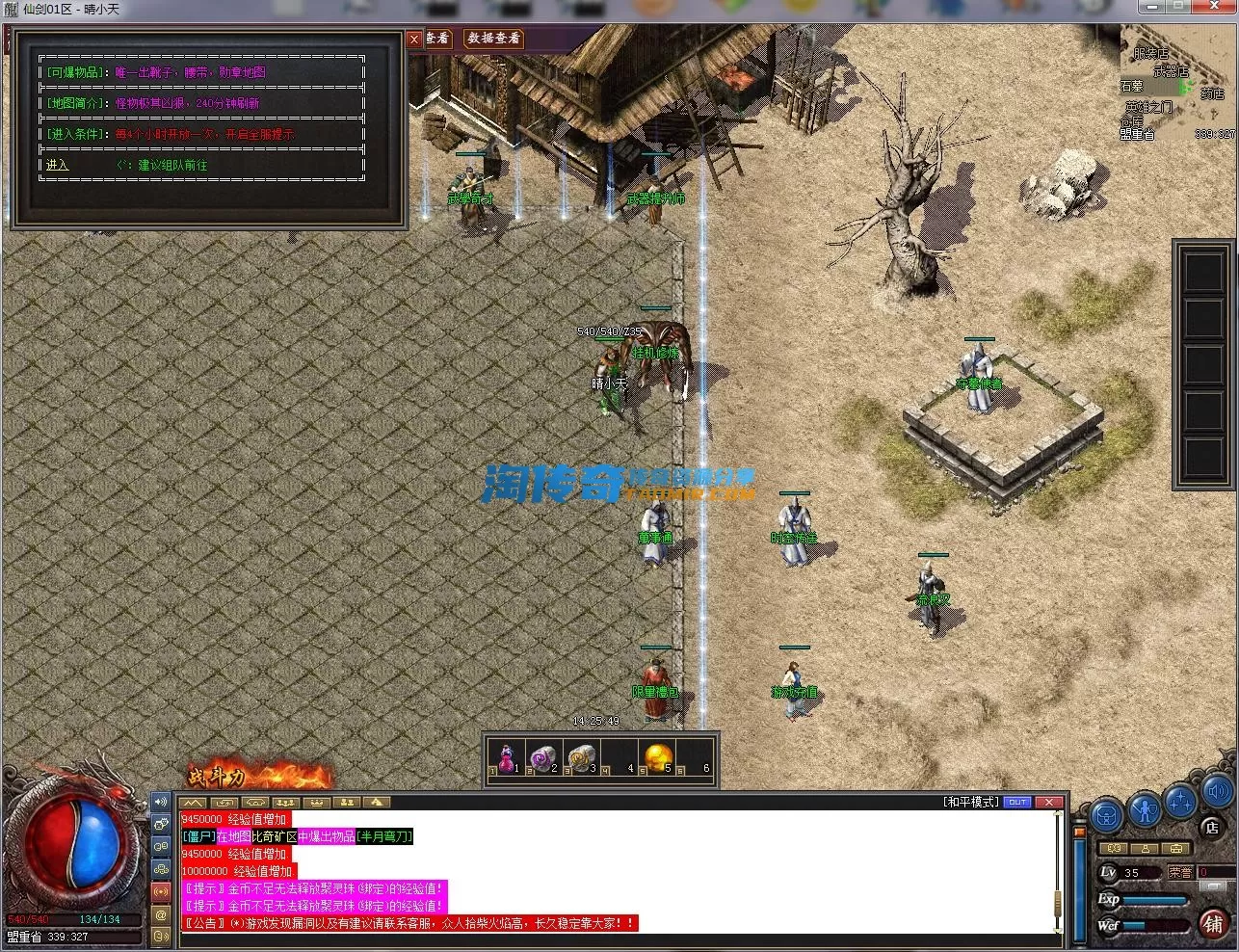This screenshot has height=952, width=1239.
Task: Open the red 铺 shop button
Action: click(x=1213, y=923)
